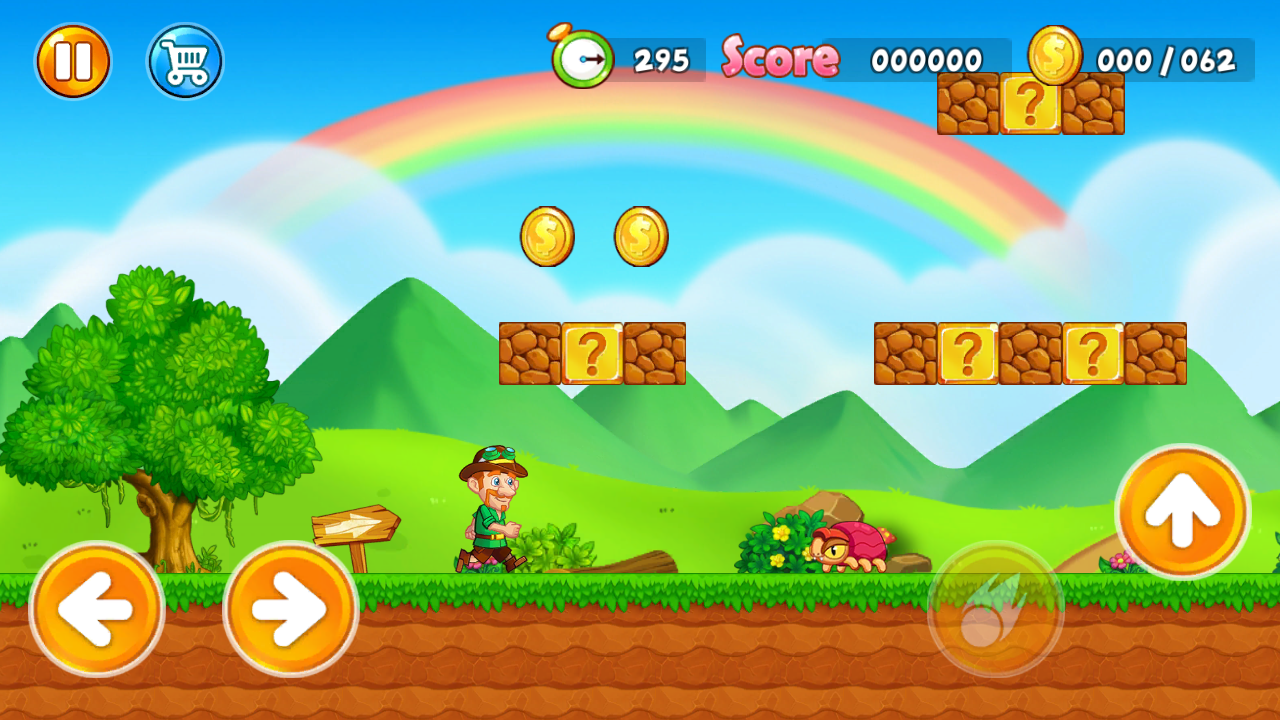The height and width of the screenshot is (720, 1280).
Task: Collect the left floating coin
Action: [x=546, y=237]
